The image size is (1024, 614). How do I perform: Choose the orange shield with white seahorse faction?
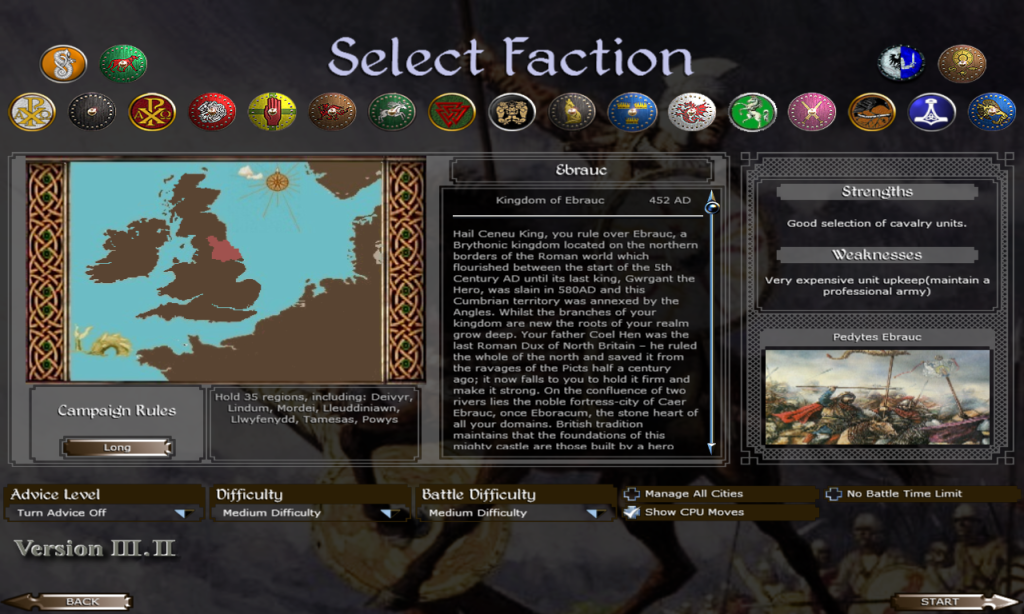pos(63,64)
